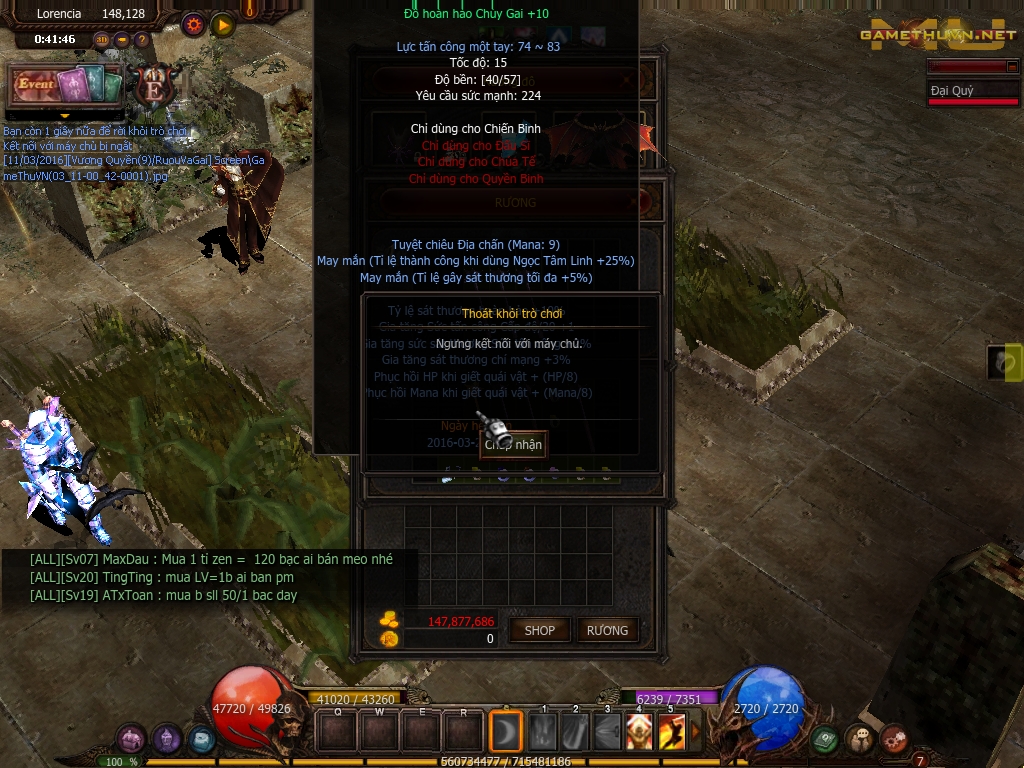Click the small camera button beside 3D
Viewport: 1024px width, 768px height.
(121, 40)
